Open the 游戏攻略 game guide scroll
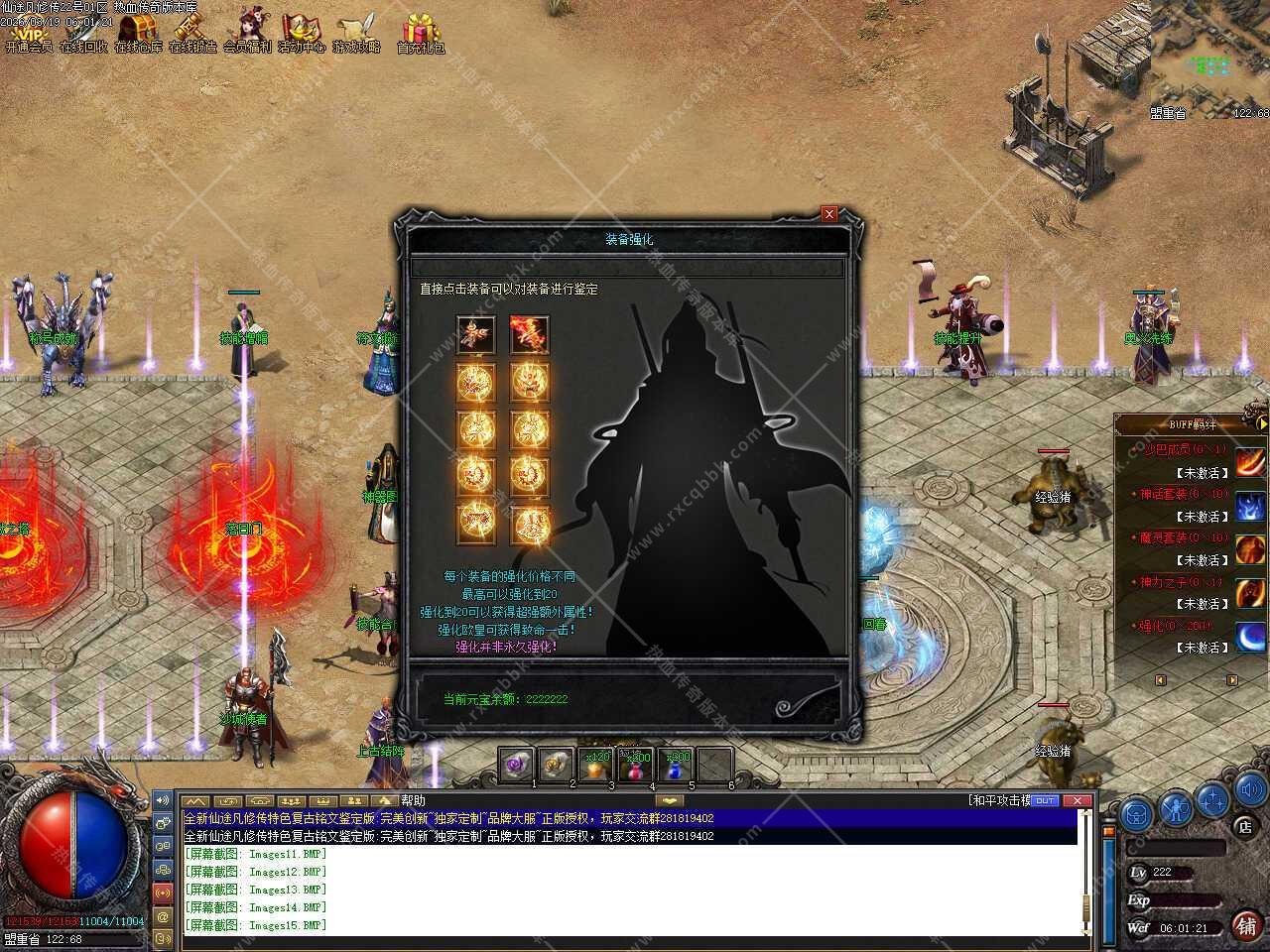Viewport: 1270px width, 952px height. tap(356, 33)
